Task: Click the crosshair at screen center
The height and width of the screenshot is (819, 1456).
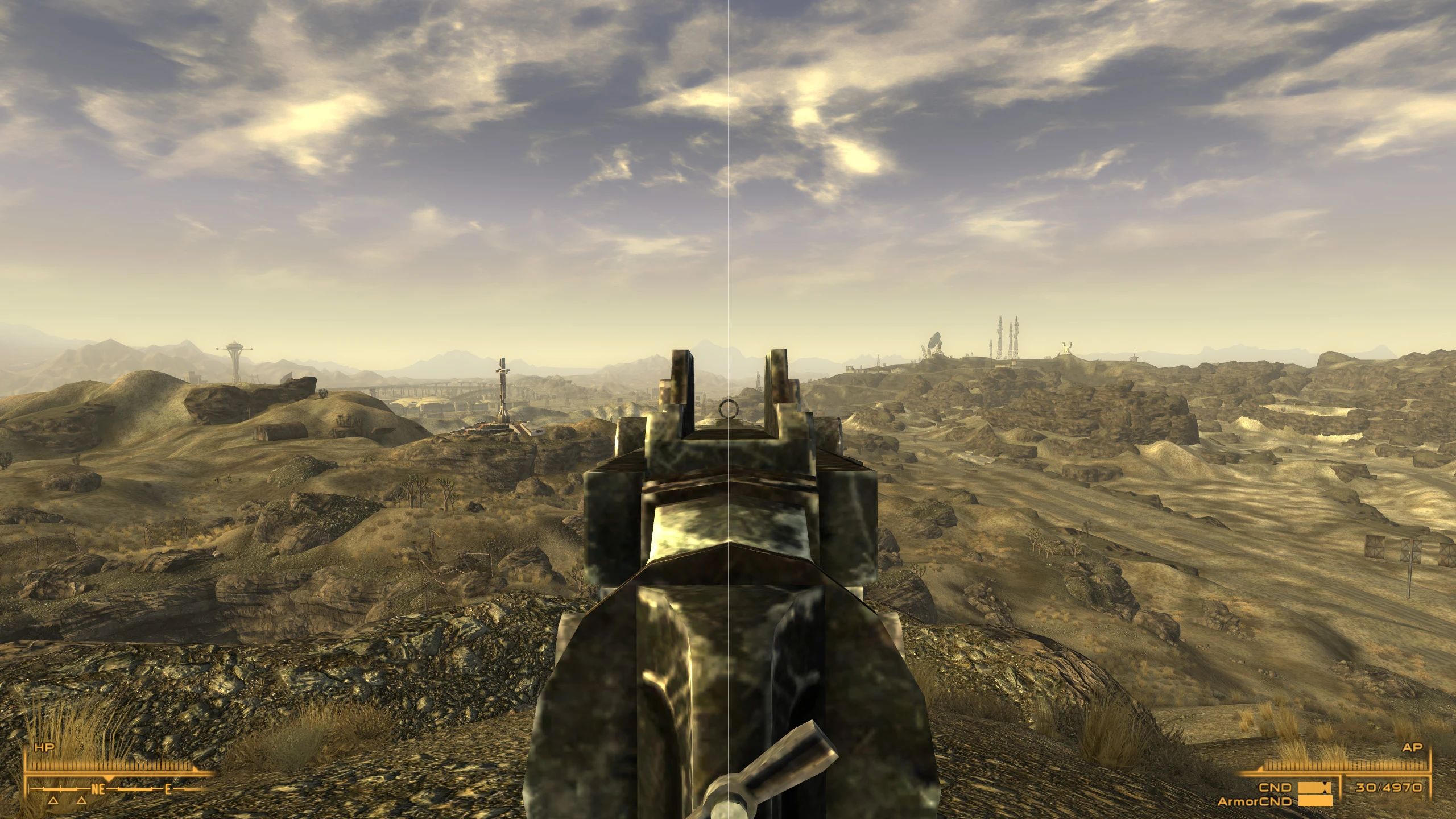Action: [728, 409]
